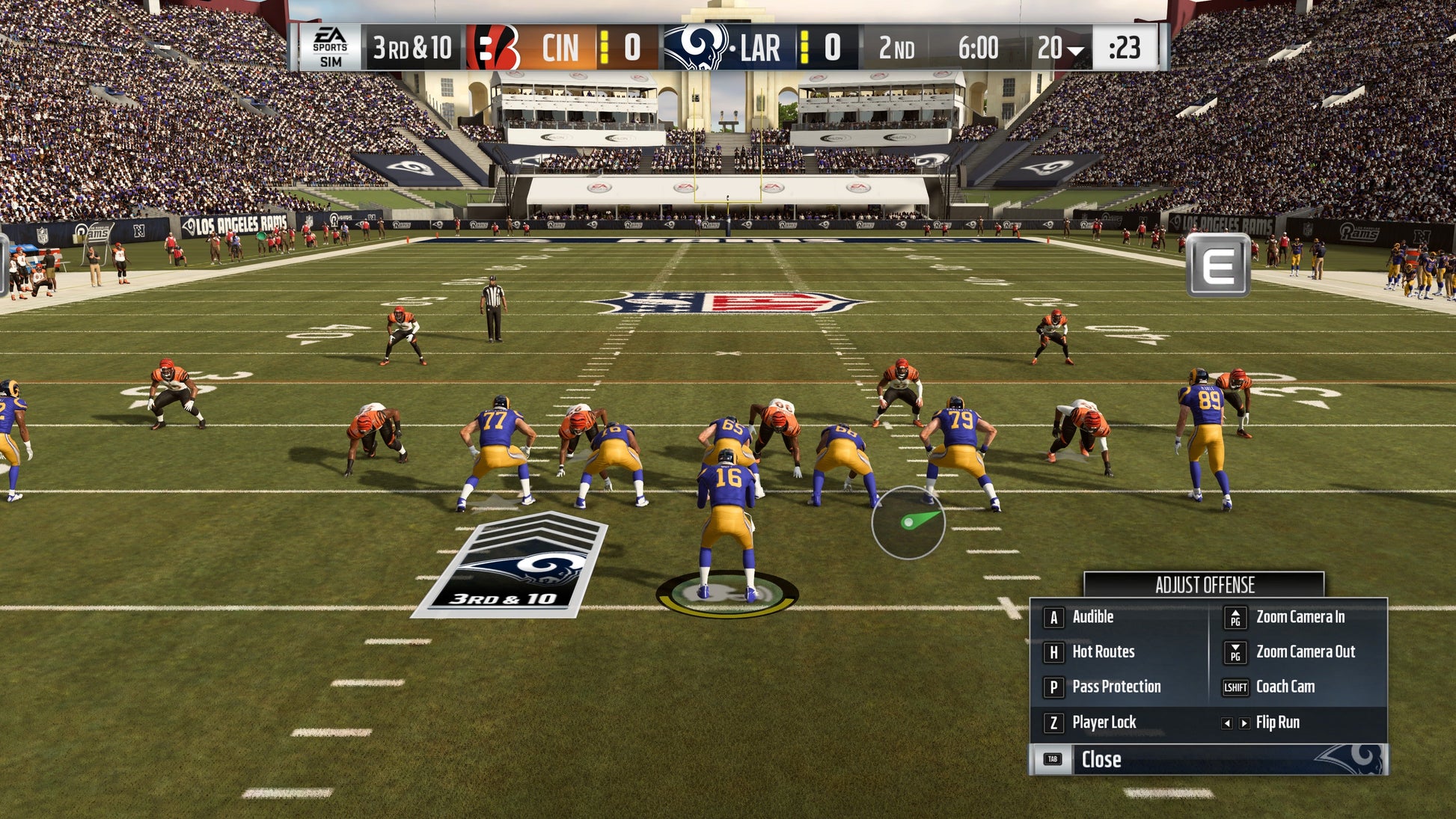The image size is (1456, 819).
Task: Switch to Coach Cam view
Action: tap(1285, 687)
